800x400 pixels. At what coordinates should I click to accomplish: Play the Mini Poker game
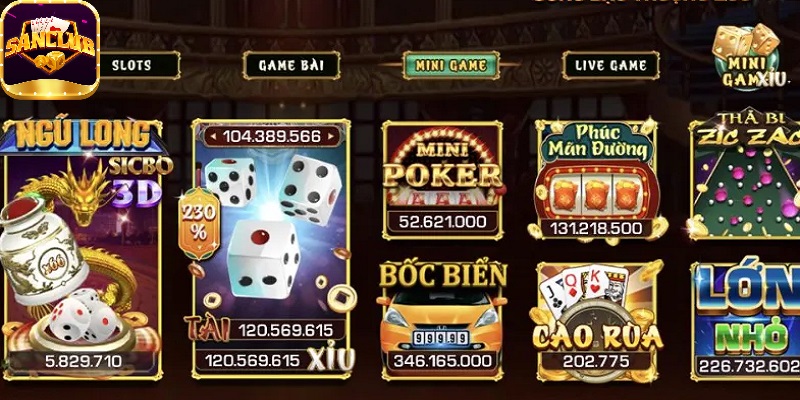coord(442,178)
